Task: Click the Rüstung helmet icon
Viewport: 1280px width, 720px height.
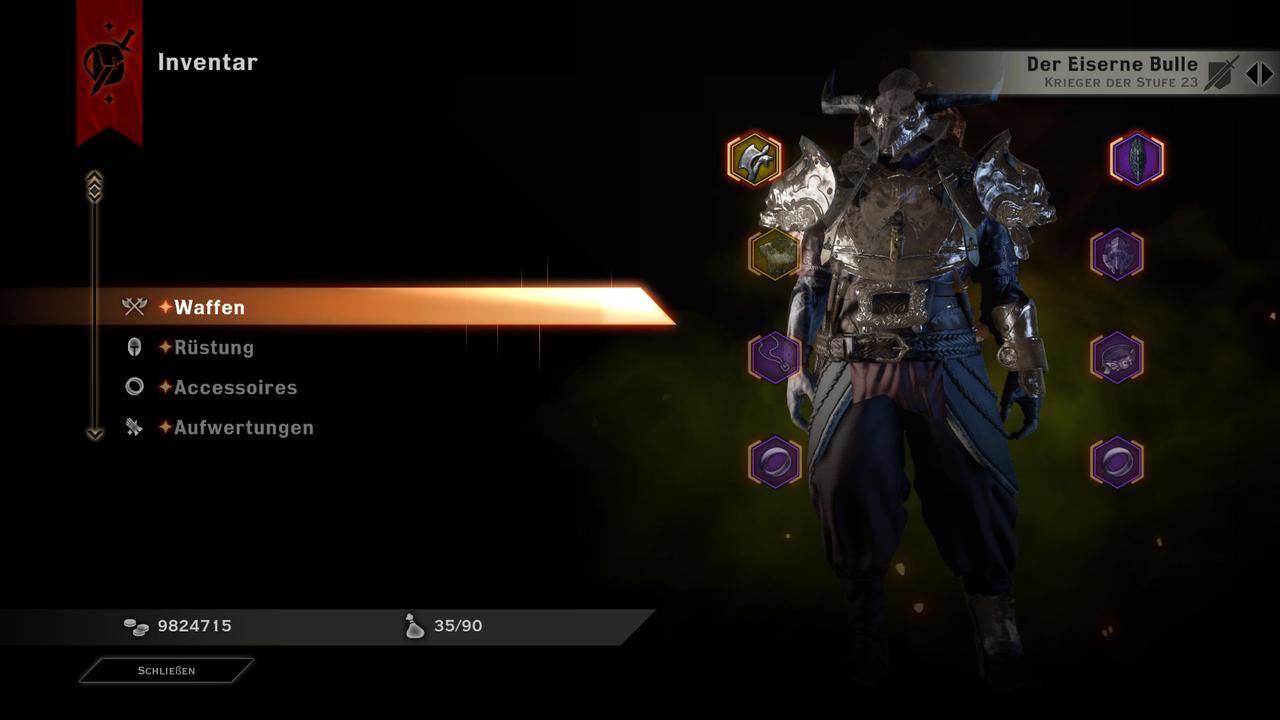Action: 133,347
